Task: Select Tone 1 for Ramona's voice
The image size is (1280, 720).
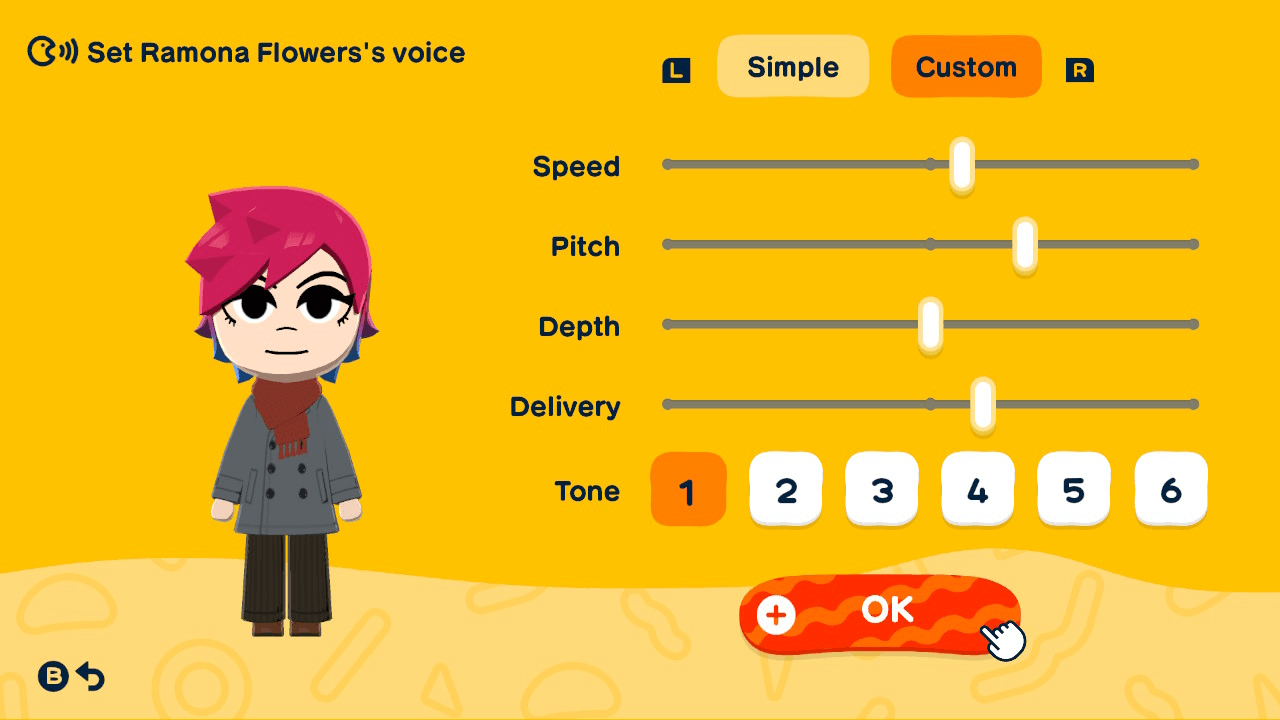Action: point(688,489)
